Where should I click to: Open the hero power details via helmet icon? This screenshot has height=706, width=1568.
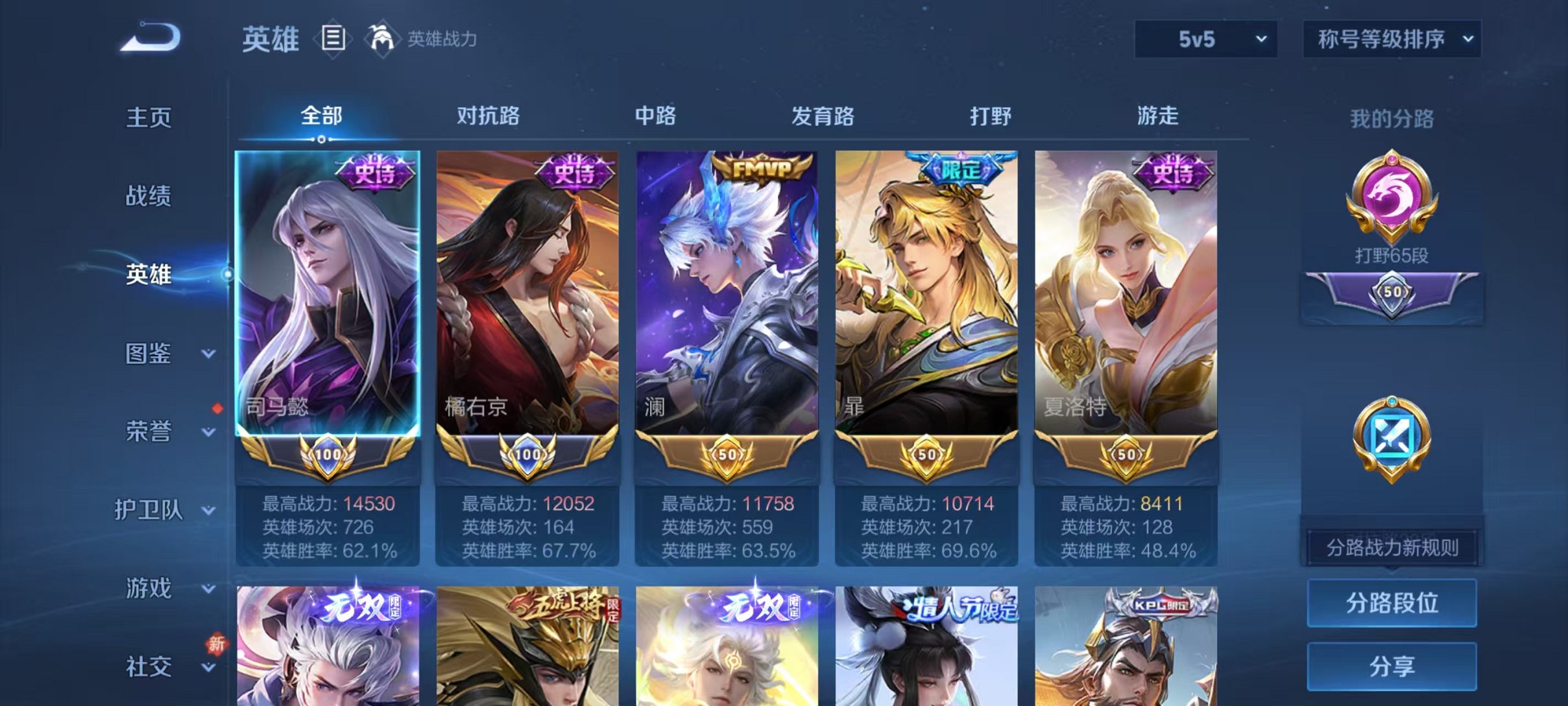tap(383, 38)
